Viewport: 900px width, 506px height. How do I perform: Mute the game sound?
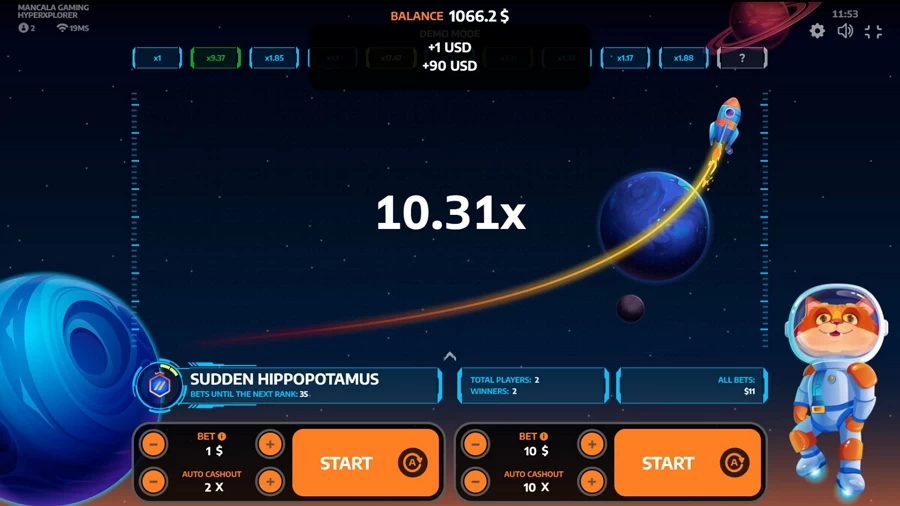click(x=845, y=31)
